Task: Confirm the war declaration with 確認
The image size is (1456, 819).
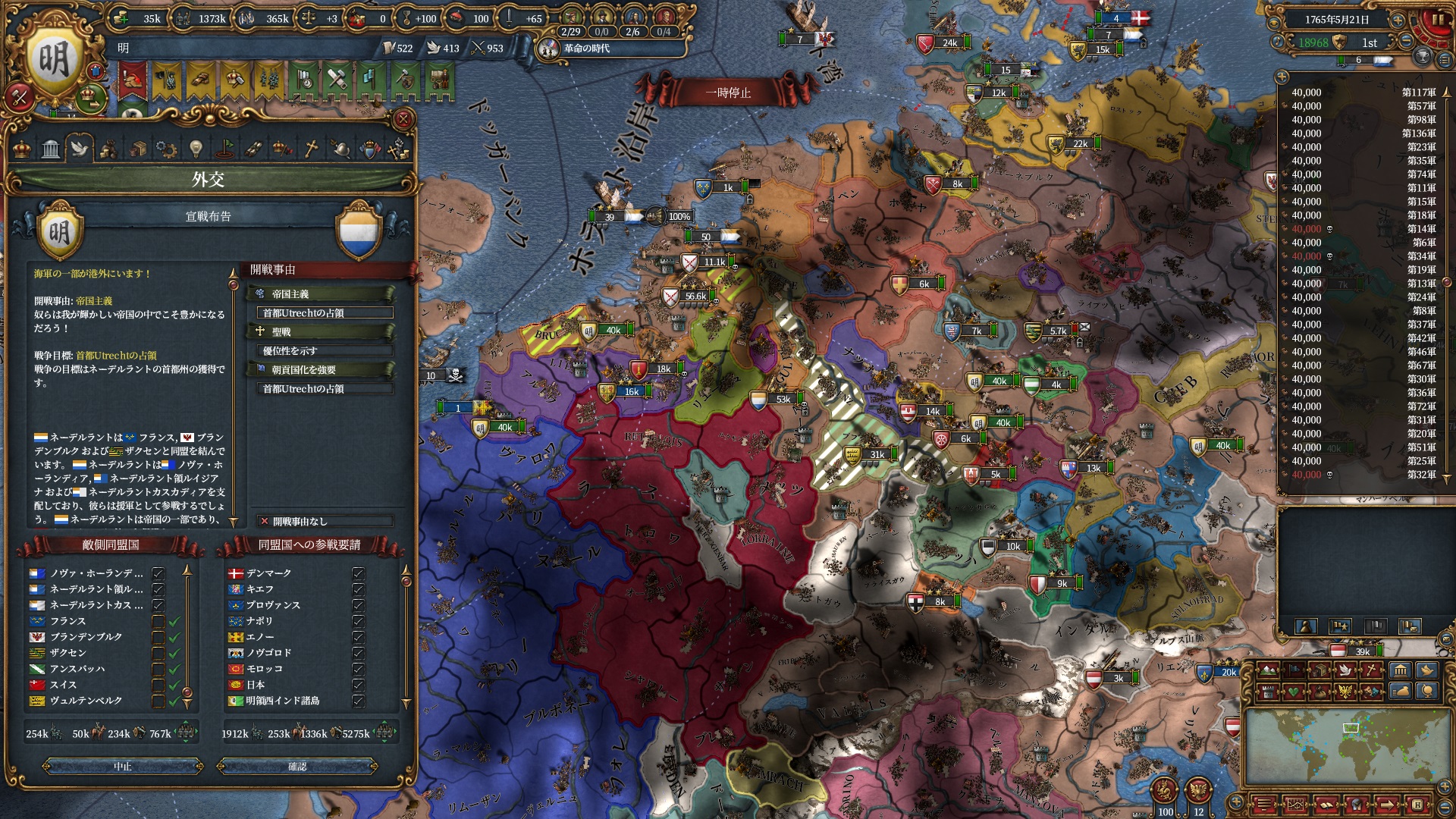Action: click(x=297, y=767)
